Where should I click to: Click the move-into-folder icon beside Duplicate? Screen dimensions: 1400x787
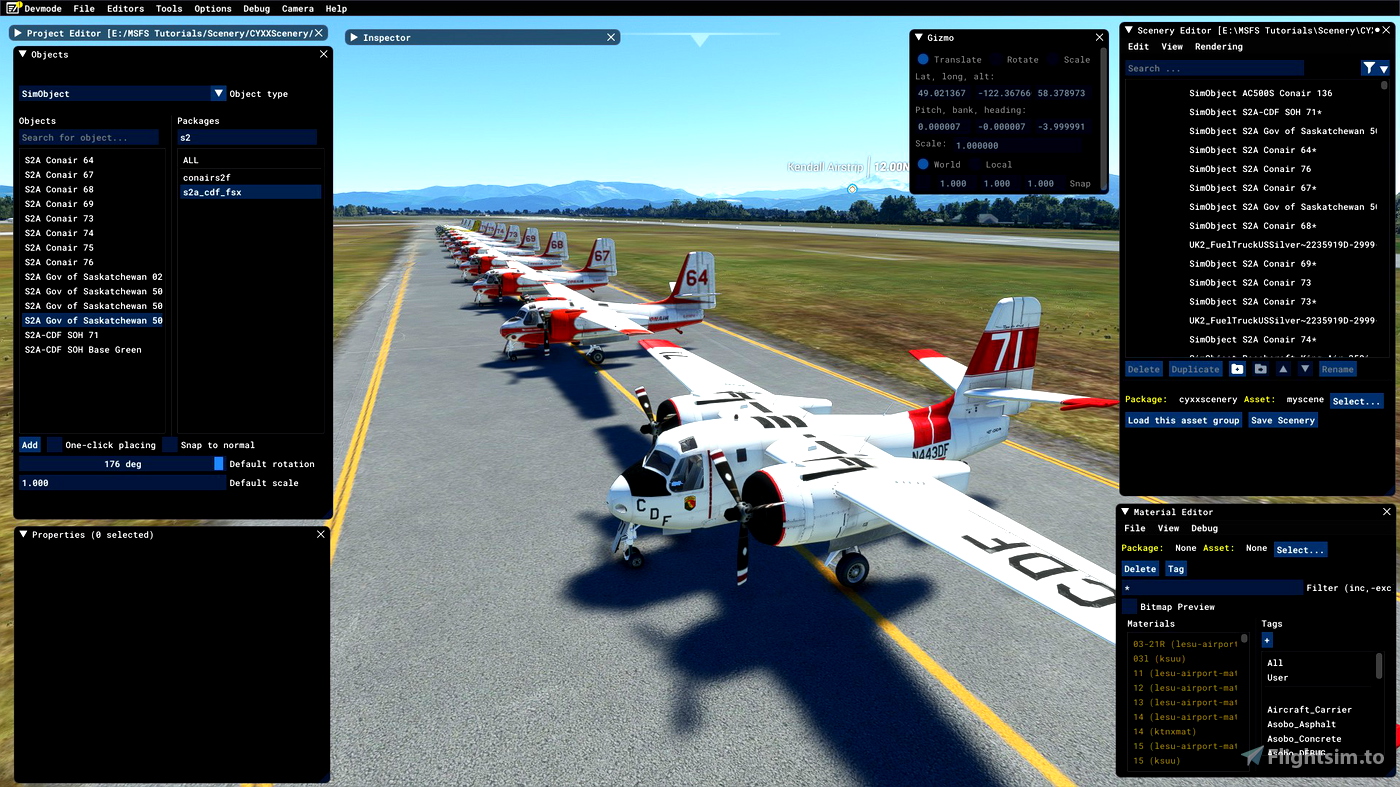[1261, 369]
